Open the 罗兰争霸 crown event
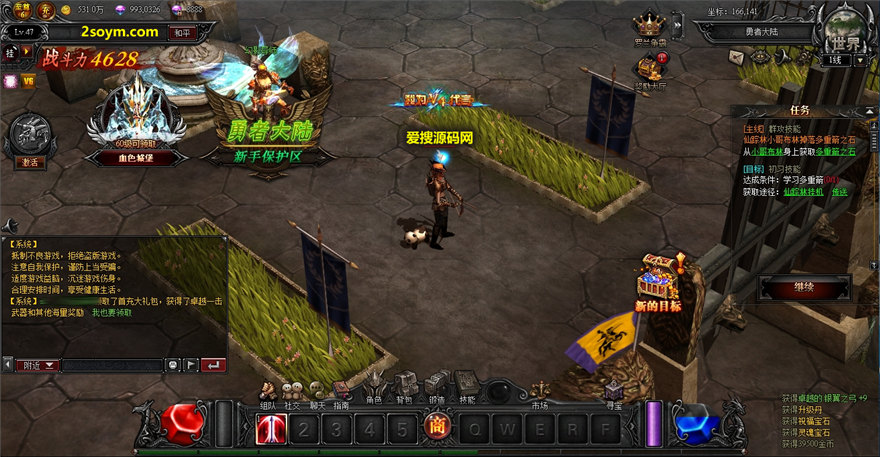This screenshot has width=880, height=457. click(650, 26)
